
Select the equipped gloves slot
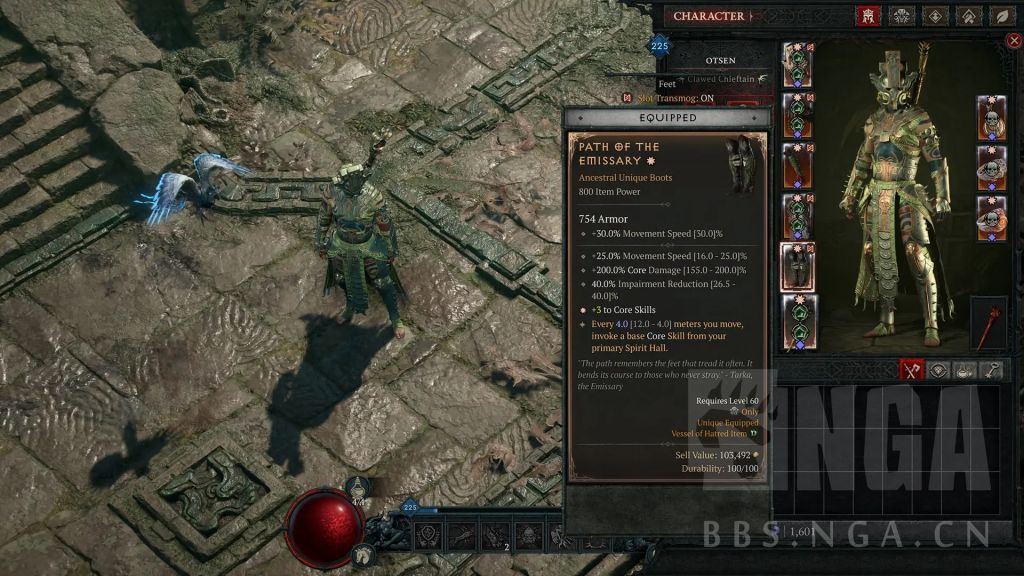tap(797, 165)
